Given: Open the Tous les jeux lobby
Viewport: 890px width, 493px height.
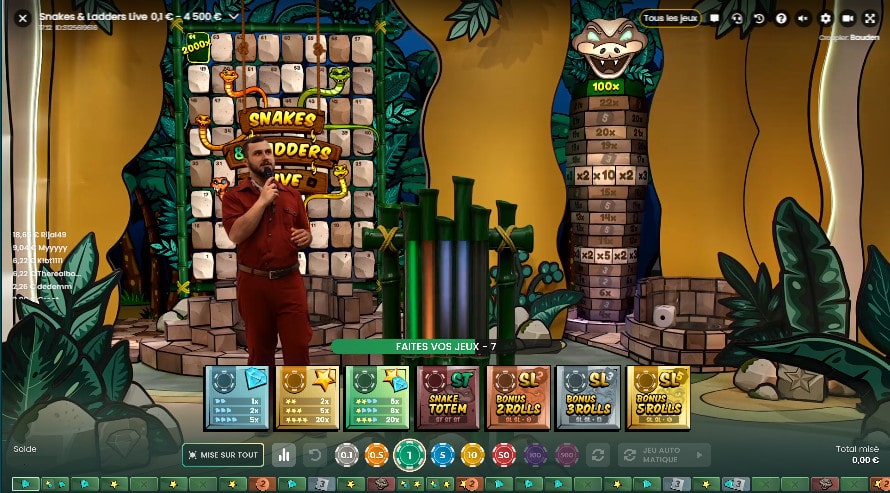Looking at the screenshot, I should point(669,18).
